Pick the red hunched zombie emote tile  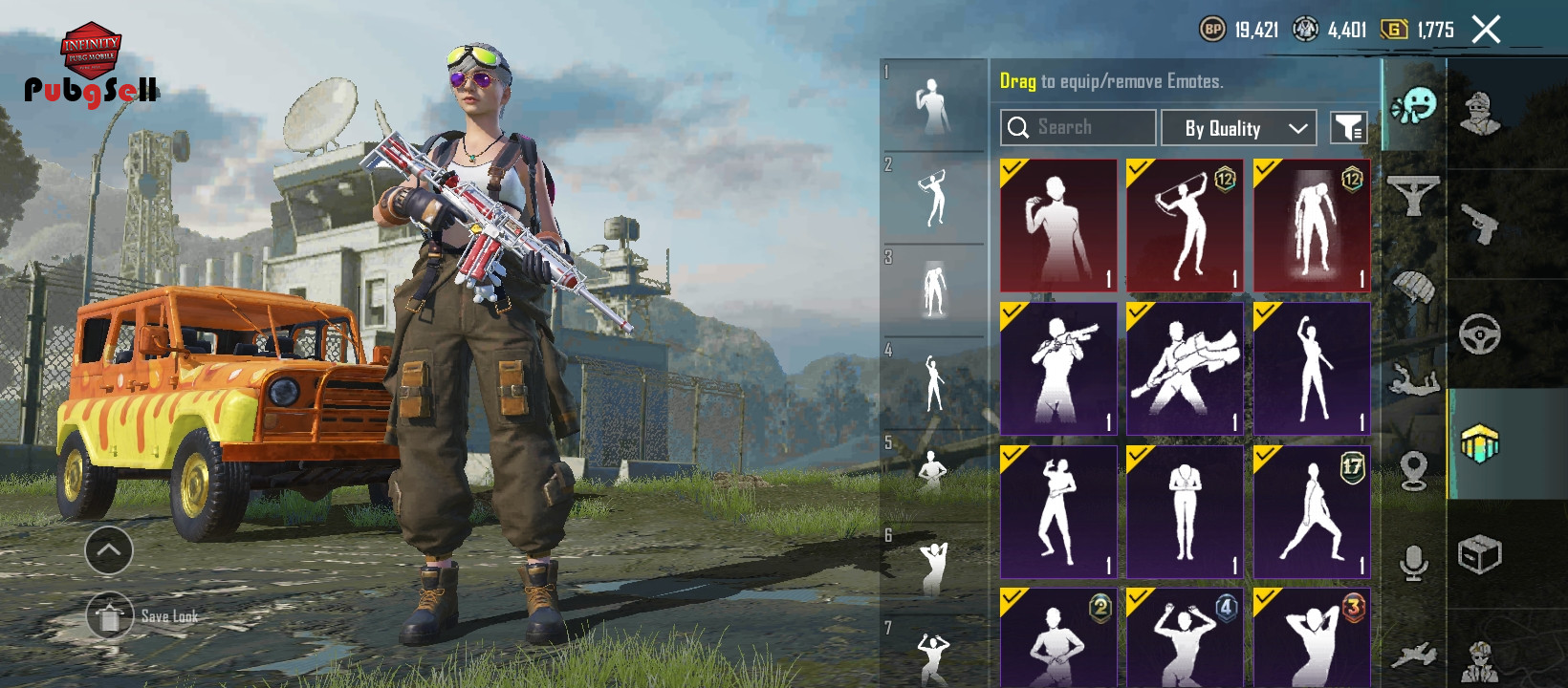pyautogui.click(x=1312, y=226)
